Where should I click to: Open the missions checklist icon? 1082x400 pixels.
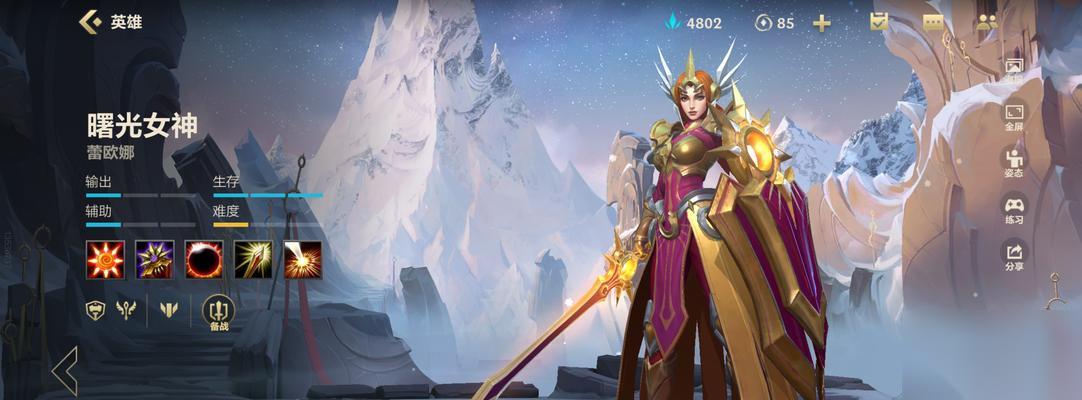[x=879, y=22]
